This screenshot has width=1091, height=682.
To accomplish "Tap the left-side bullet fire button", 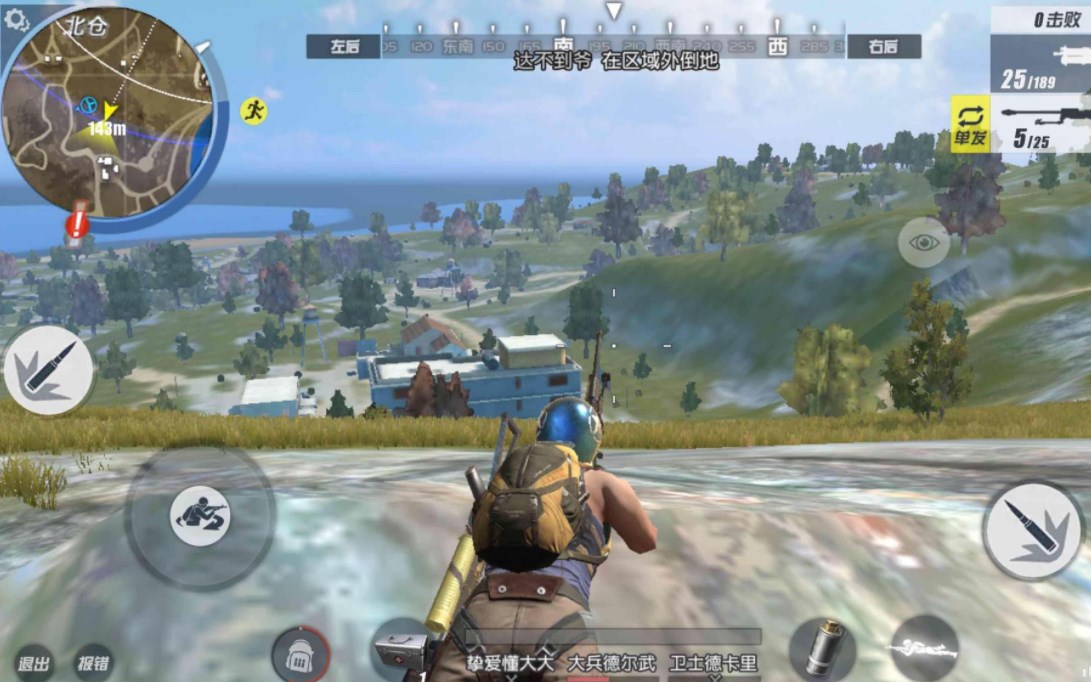I will tap(48, 370).
